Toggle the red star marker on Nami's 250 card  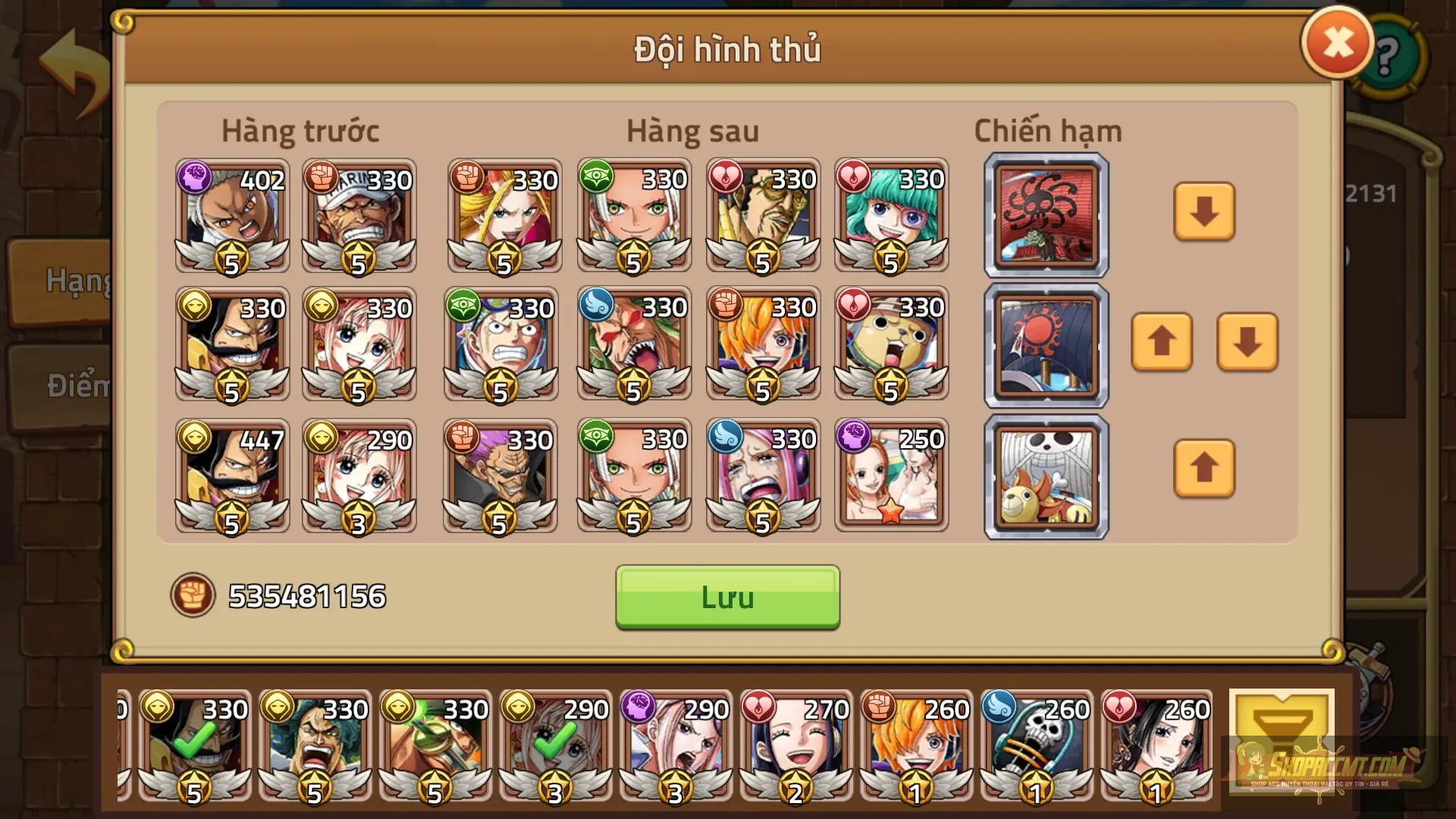pos(893,514)
